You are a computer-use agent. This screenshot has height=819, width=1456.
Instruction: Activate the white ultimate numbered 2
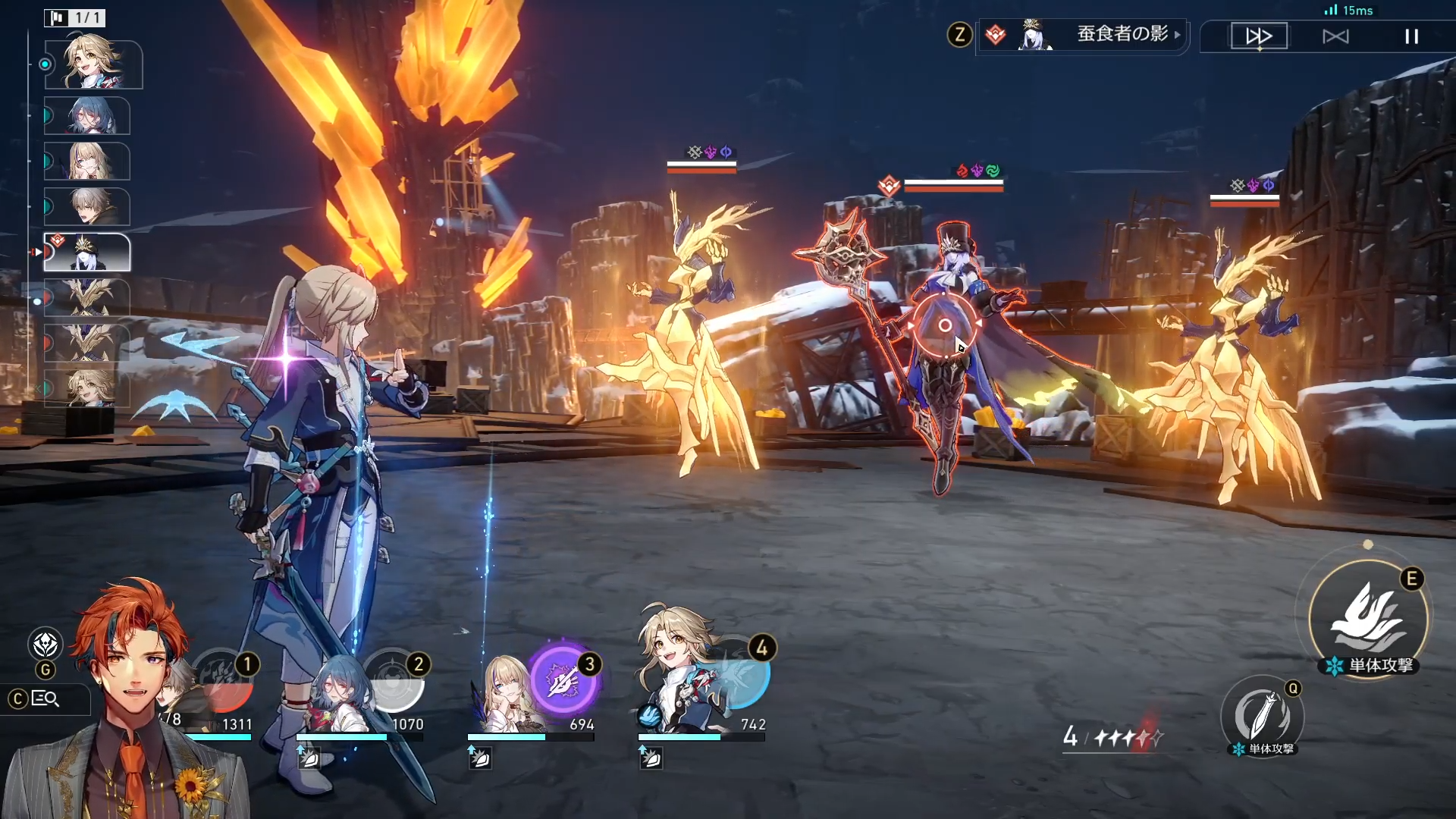(x=394, y=680)
